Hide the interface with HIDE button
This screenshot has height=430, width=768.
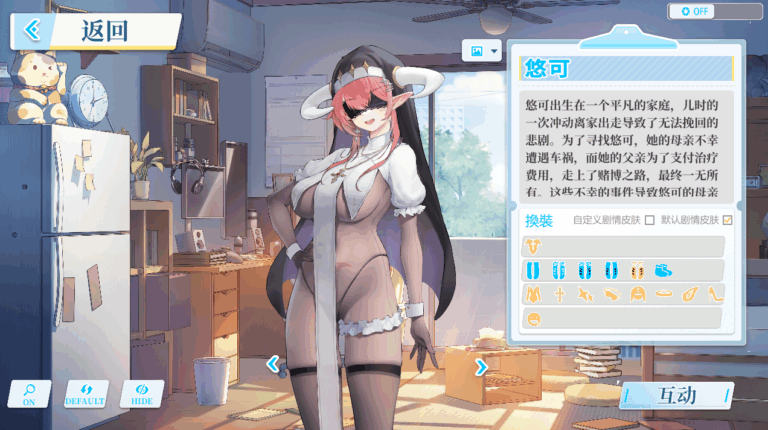[141, 394]
